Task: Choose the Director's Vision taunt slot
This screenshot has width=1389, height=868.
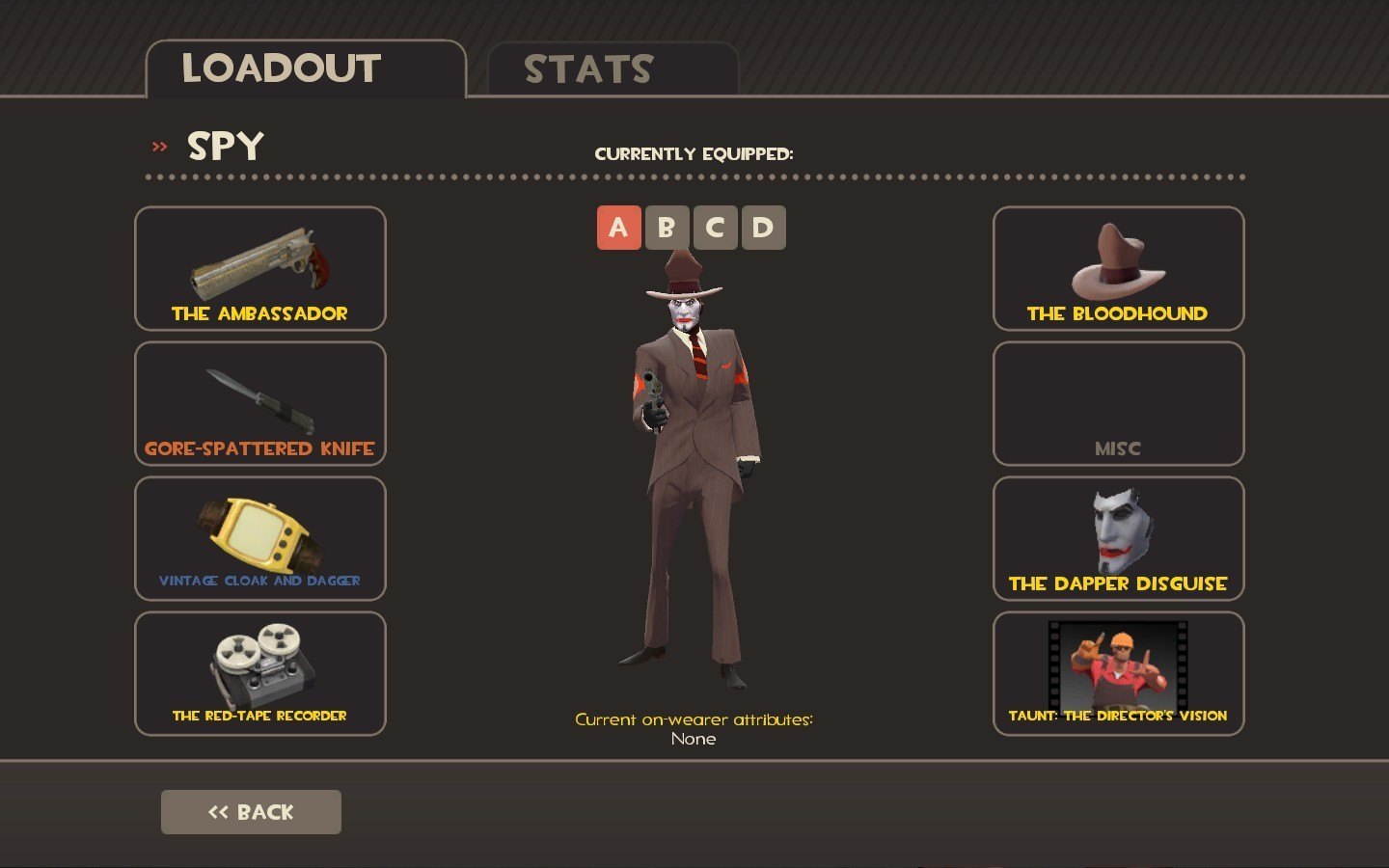Action: click(1118, 674)
